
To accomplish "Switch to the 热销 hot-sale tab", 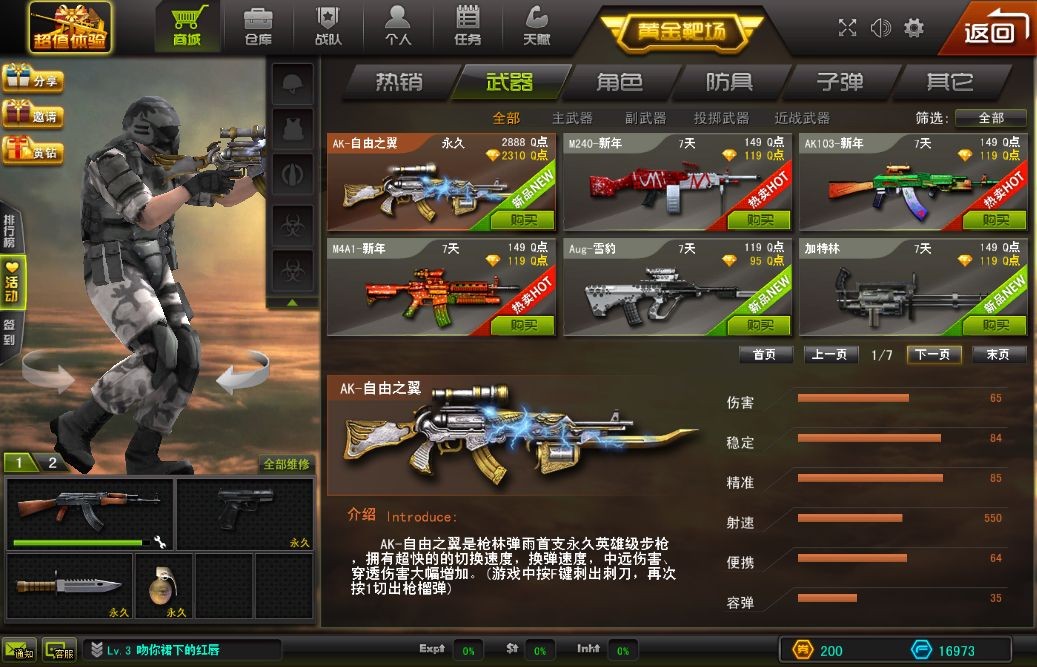I will tap(399, 82).
